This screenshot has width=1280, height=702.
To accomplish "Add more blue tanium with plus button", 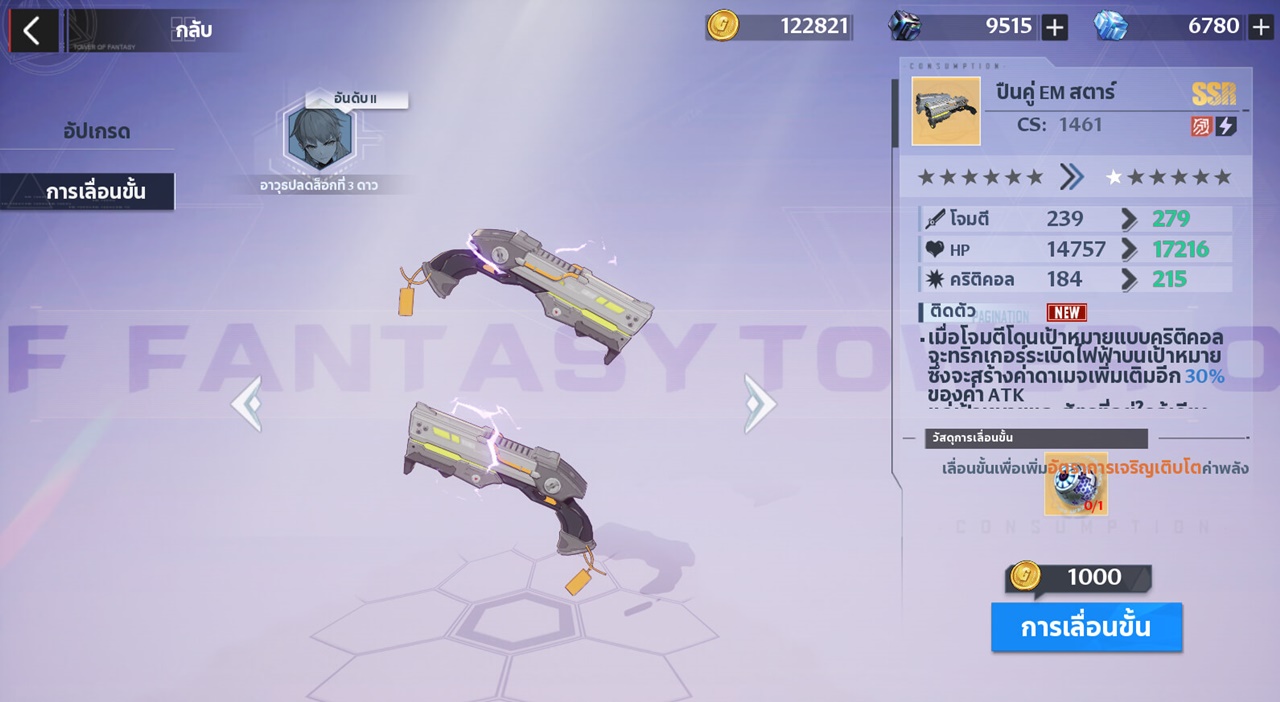I will 1261,27.
